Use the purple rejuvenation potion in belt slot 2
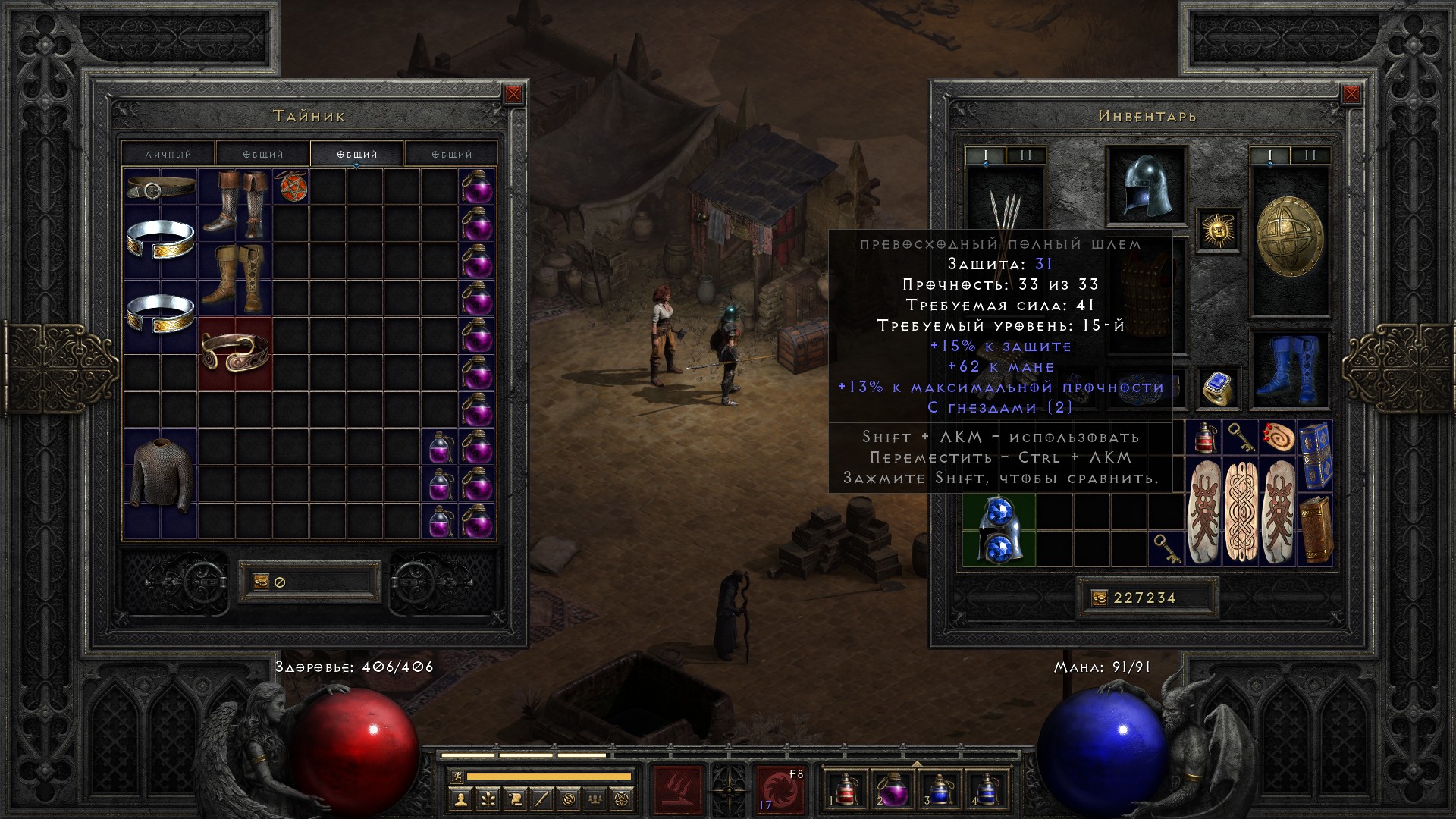 [x=893, y=789]
